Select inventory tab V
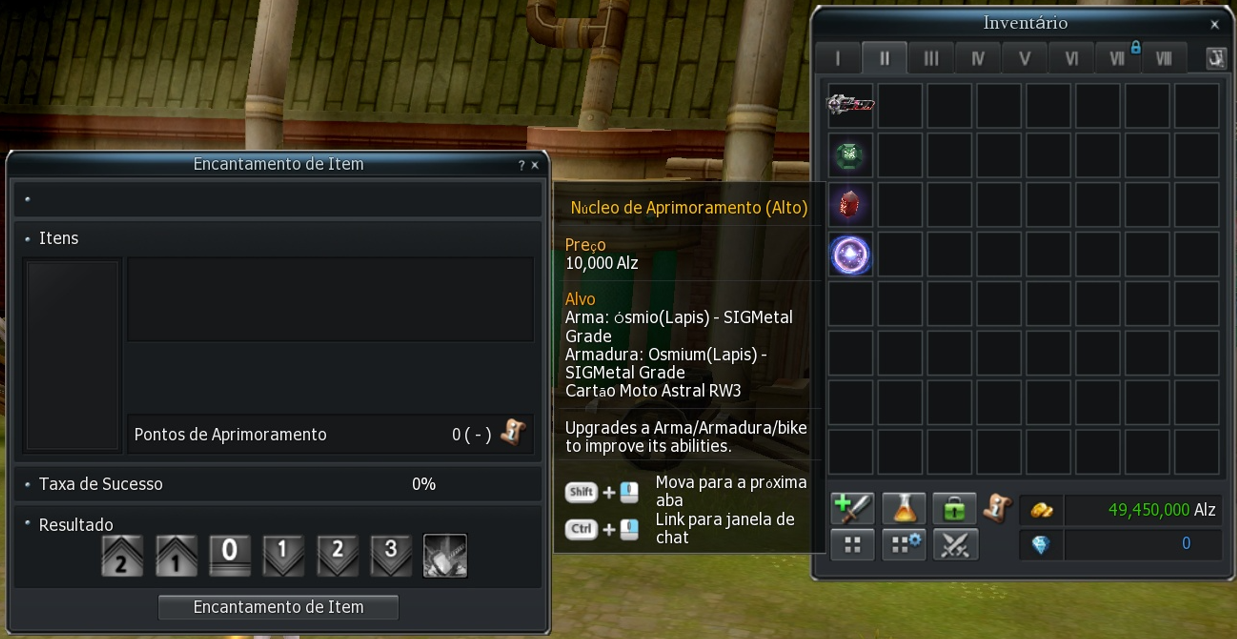 click(1024, 58)
